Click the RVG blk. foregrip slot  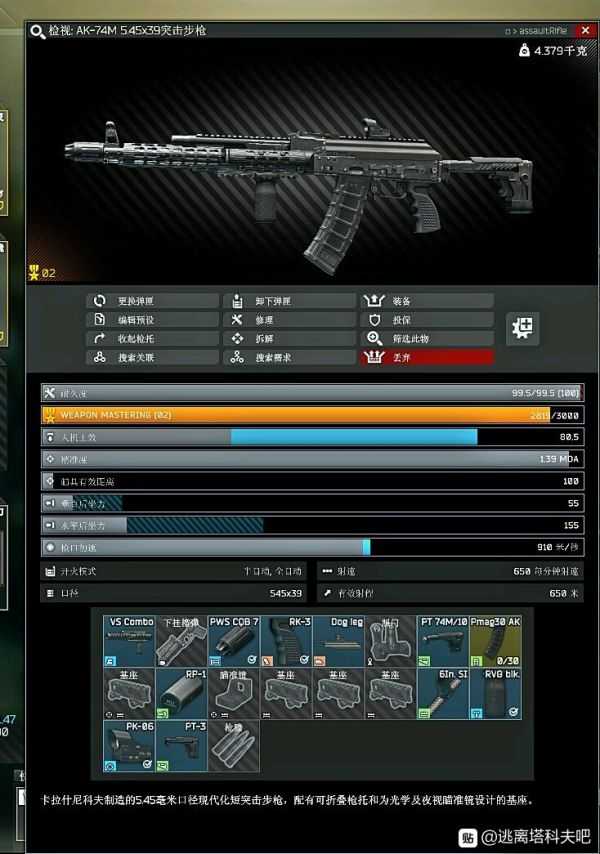(494, 694)
